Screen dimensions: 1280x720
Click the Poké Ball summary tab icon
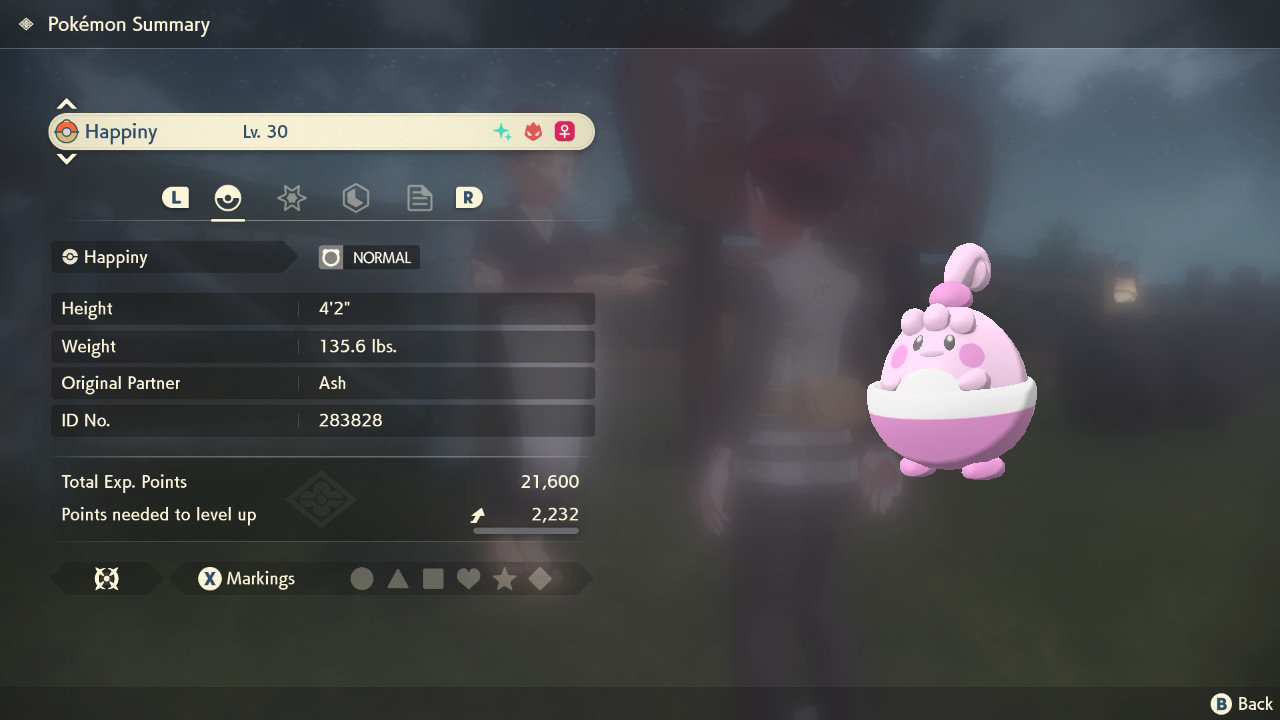click(x=228, y=197)
